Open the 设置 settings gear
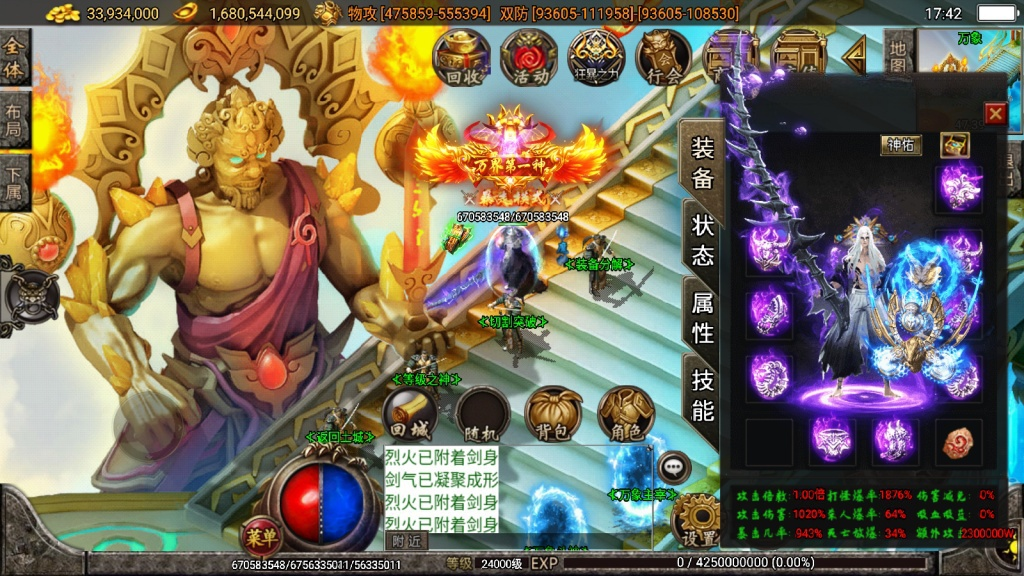The width and height of the screenshot is (1024, 576). 696,522
